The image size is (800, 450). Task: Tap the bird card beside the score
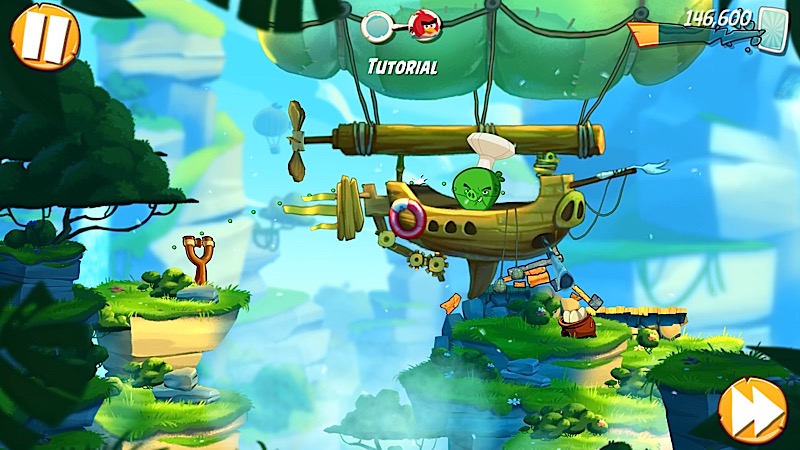click(x=773, y=26)
